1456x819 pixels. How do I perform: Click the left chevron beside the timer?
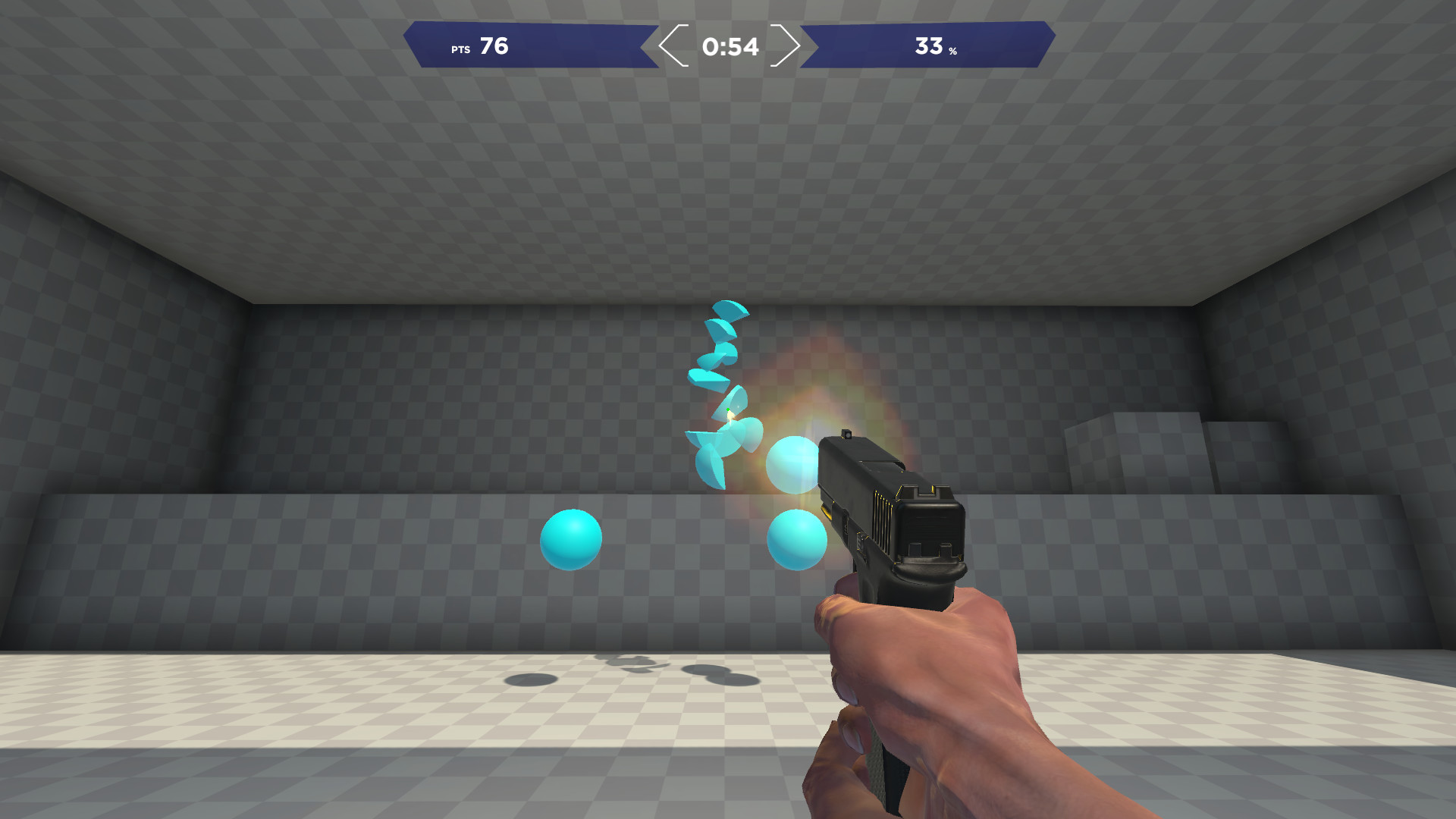point(672,47)
